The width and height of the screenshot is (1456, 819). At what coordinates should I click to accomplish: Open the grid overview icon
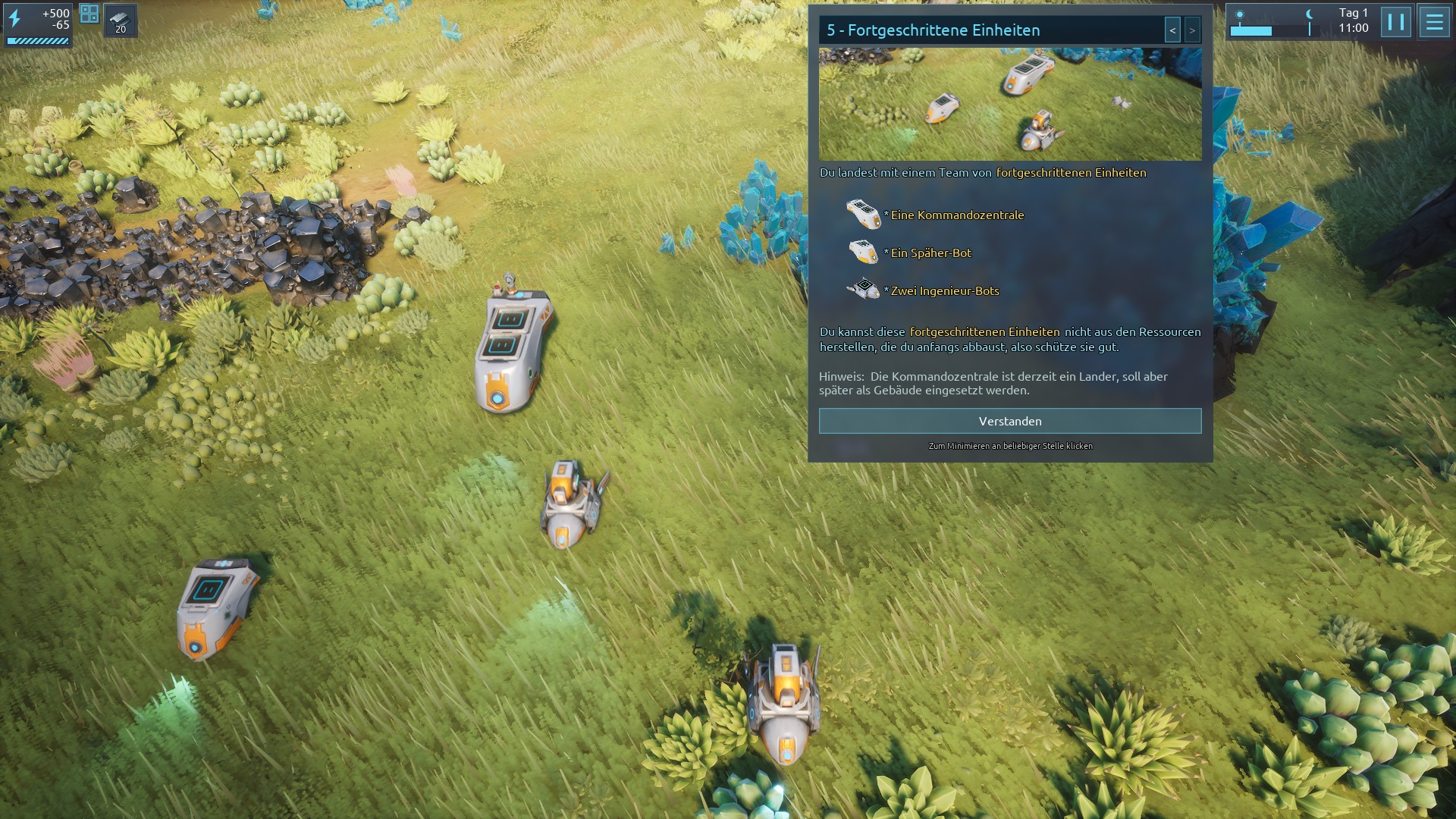(89, 14)
